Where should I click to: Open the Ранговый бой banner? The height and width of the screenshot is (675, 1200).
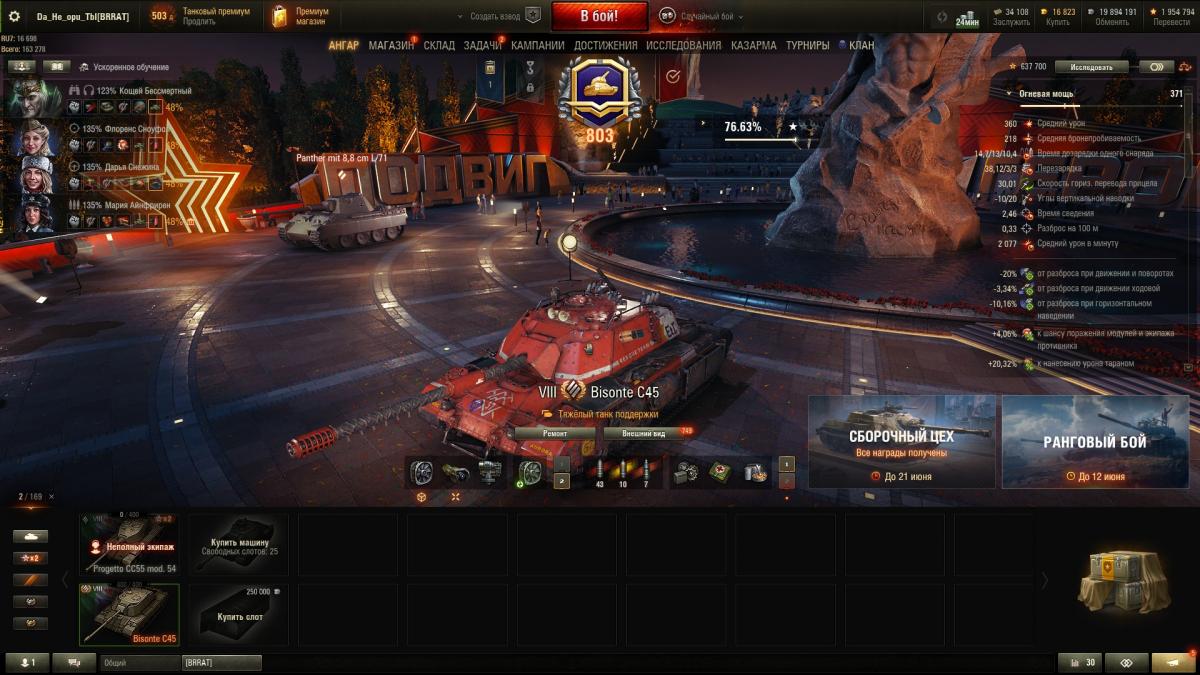[x=1095, y=441]
